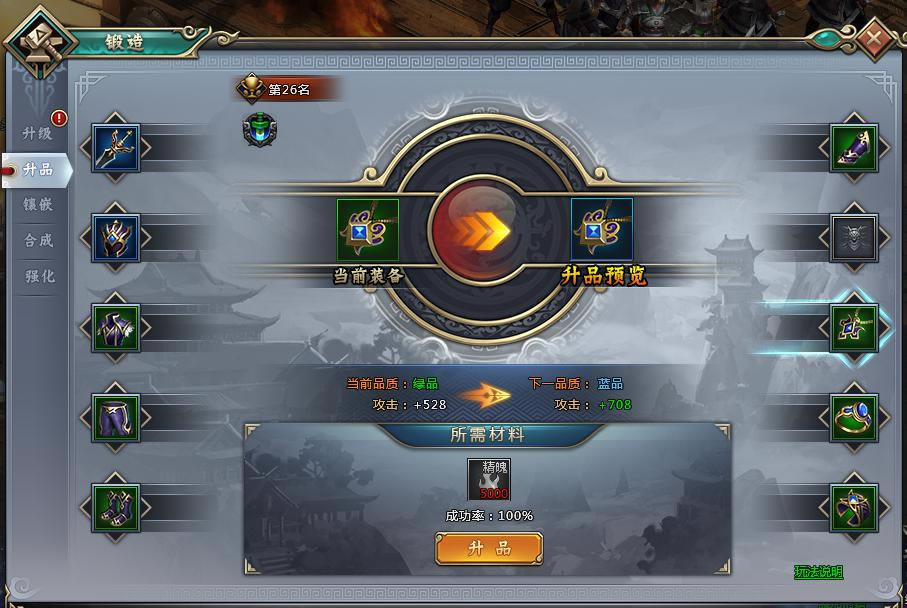Click the 升品预览 preview item icon

tap(602, 230)
